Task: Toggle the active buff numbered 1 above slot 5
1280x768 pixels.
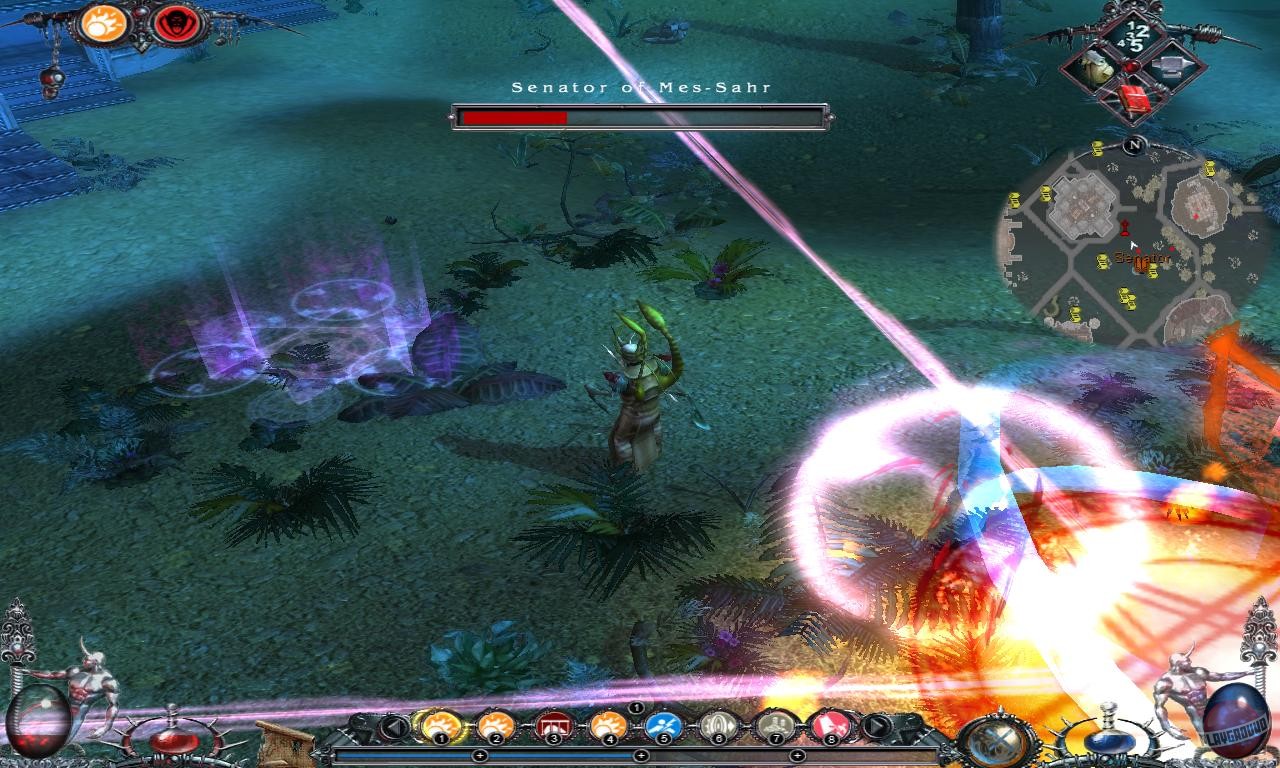Action: [636, 708]
